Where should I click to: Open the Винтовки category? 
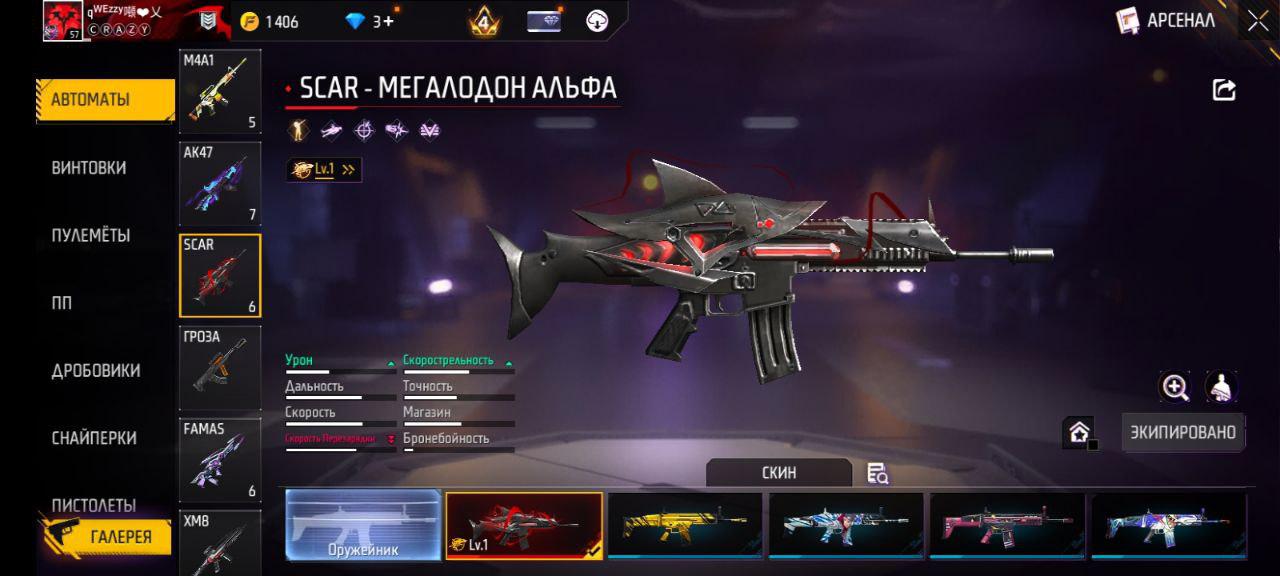pos(89,168)
